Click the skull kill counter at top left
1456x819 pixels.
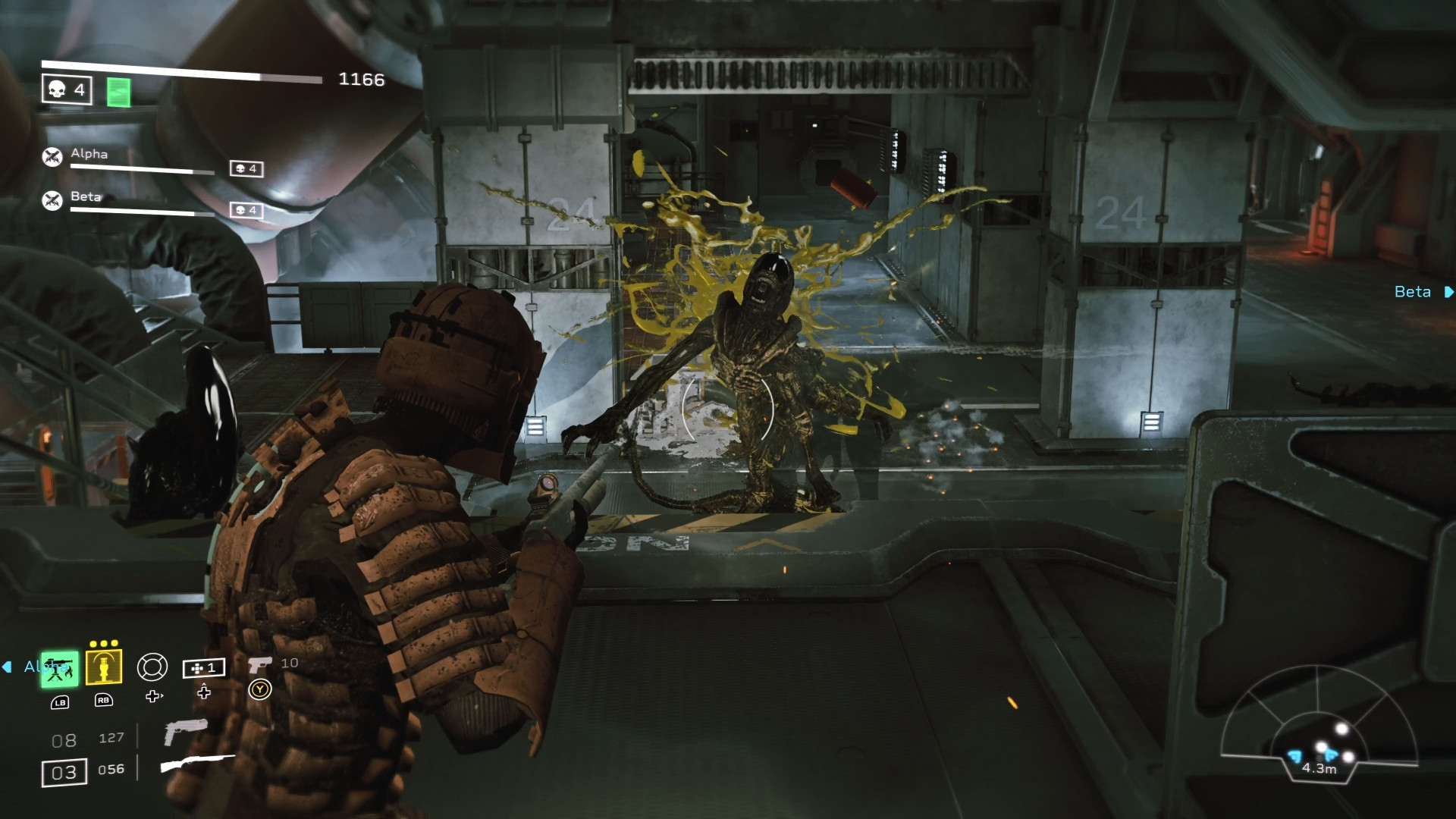(66, 89)
